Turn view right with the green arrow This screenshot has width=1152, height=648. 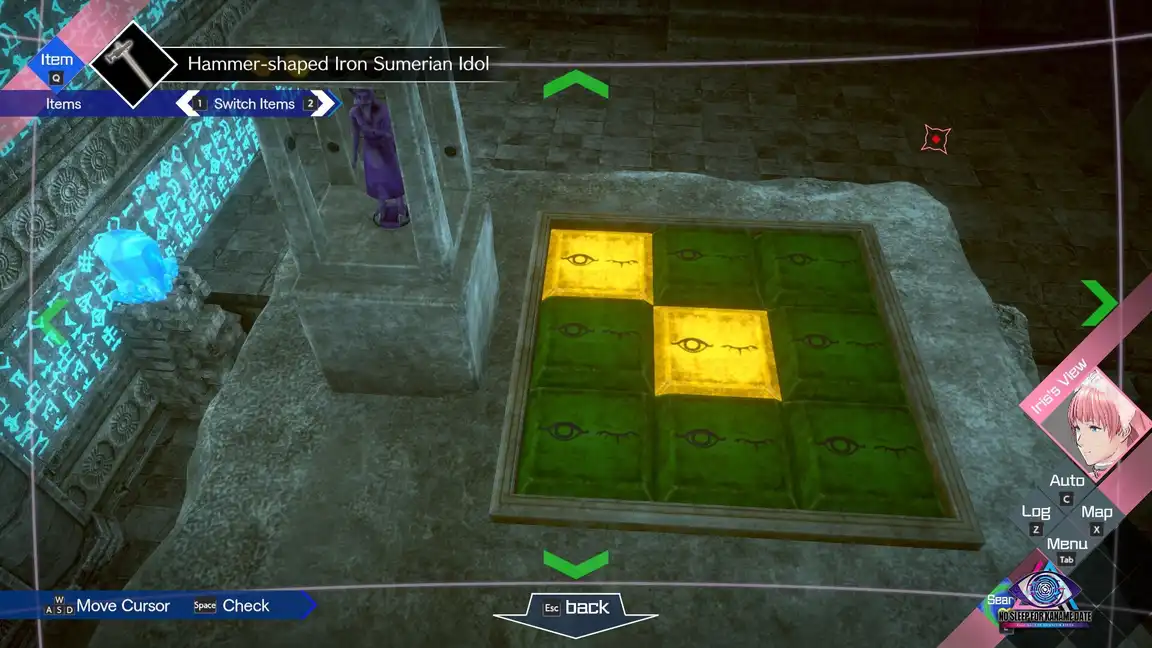1099,302
